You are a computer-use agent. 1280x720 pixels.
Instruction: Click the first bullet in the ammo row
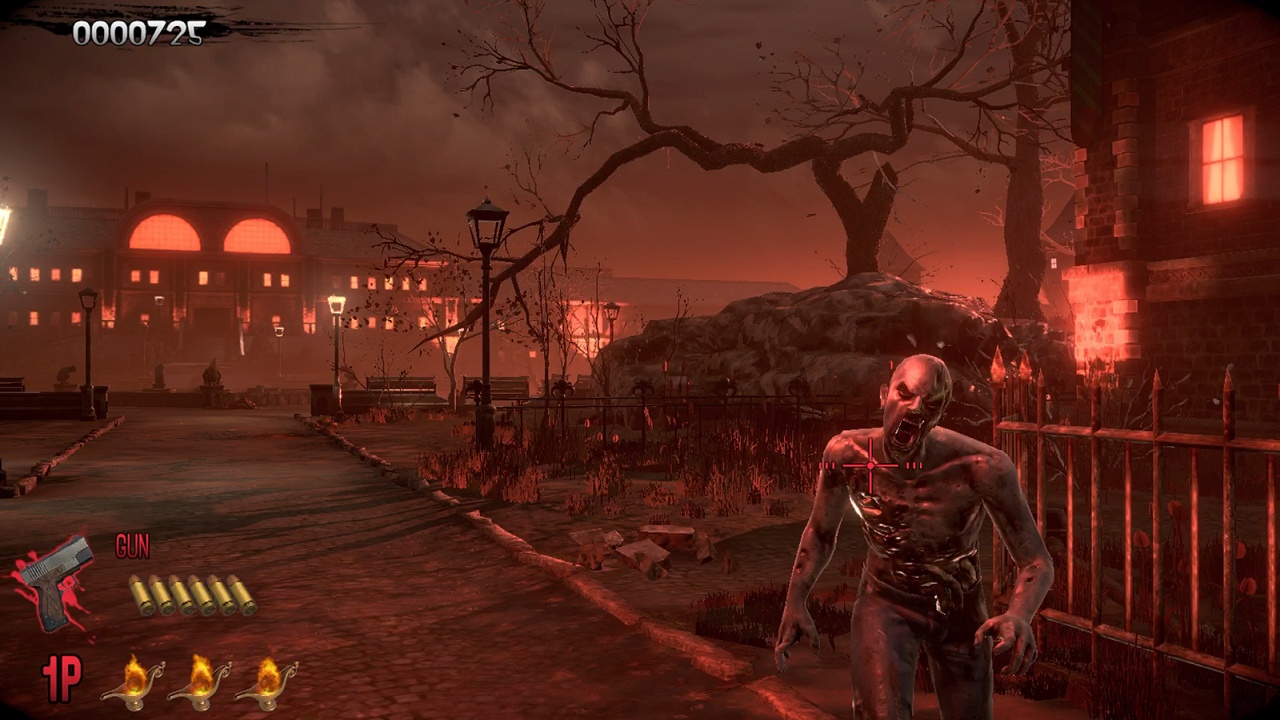140,595
